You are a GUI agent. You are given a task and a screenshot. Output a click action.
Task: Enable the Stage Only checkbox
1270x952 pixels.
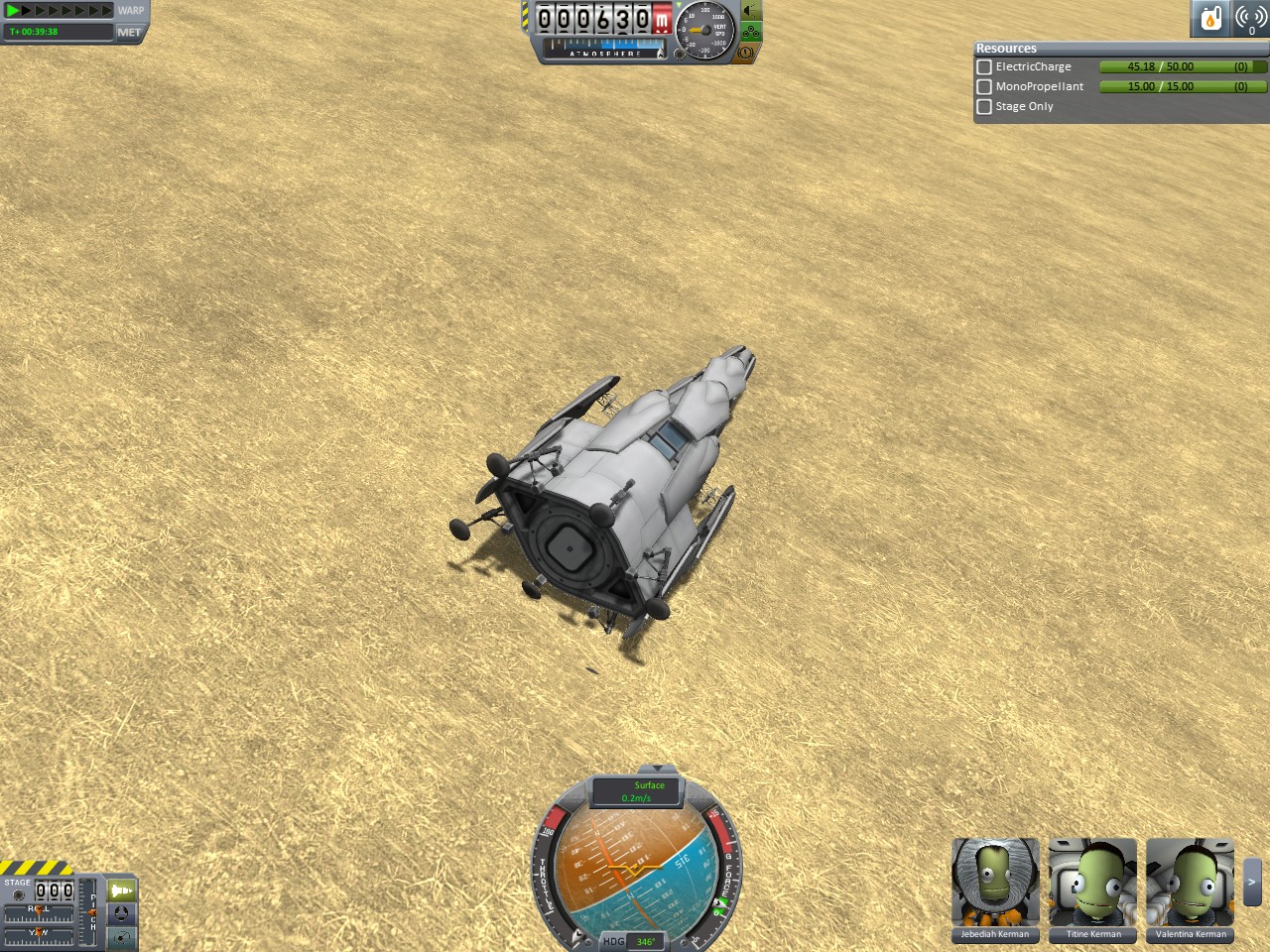point(984,107)
